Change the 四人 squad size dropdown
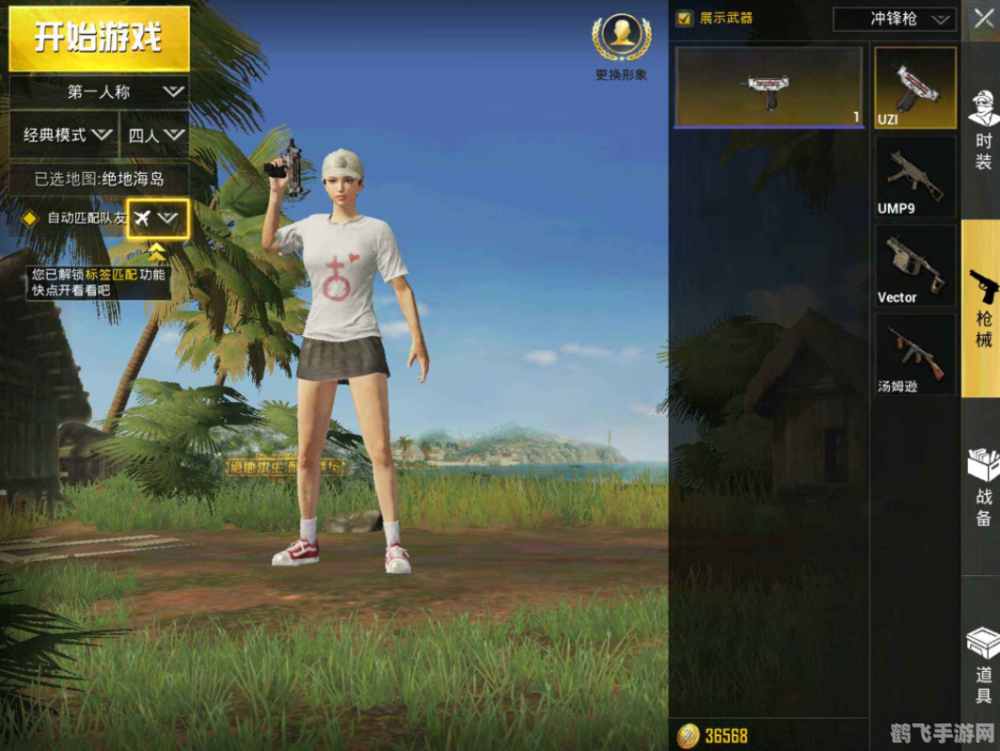Viewport: 1000px width, 751px height. pyautogui.click(x=156, y=134)
